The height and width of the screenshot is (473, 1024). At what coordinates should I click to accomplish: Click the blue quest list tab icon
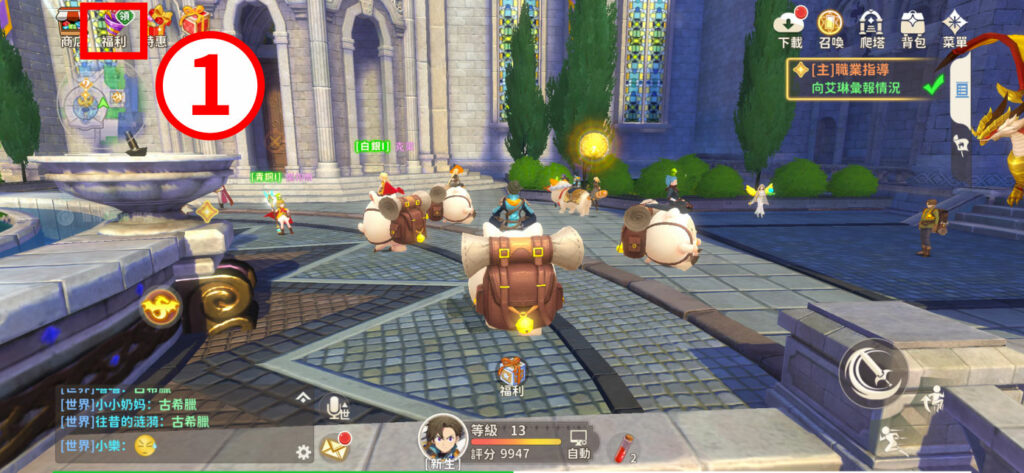962,90
